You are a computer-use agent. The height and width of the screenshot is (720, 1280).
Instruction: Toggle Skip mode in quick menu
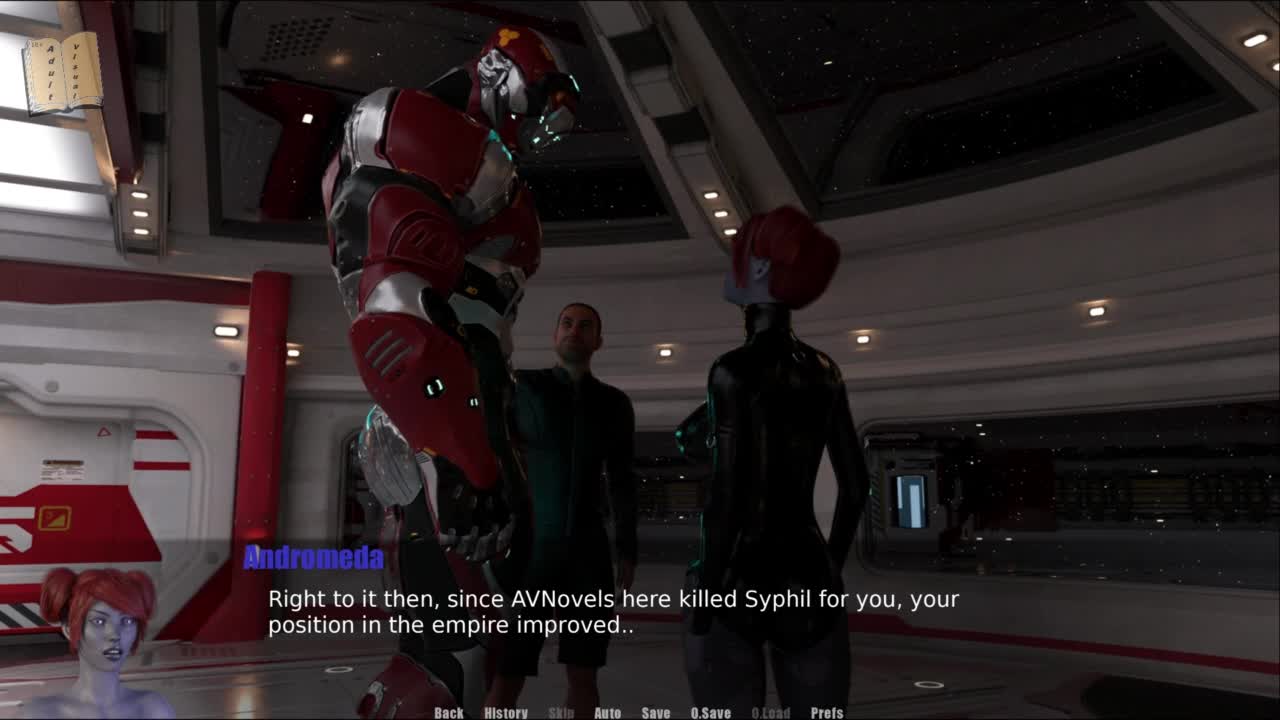561,713
